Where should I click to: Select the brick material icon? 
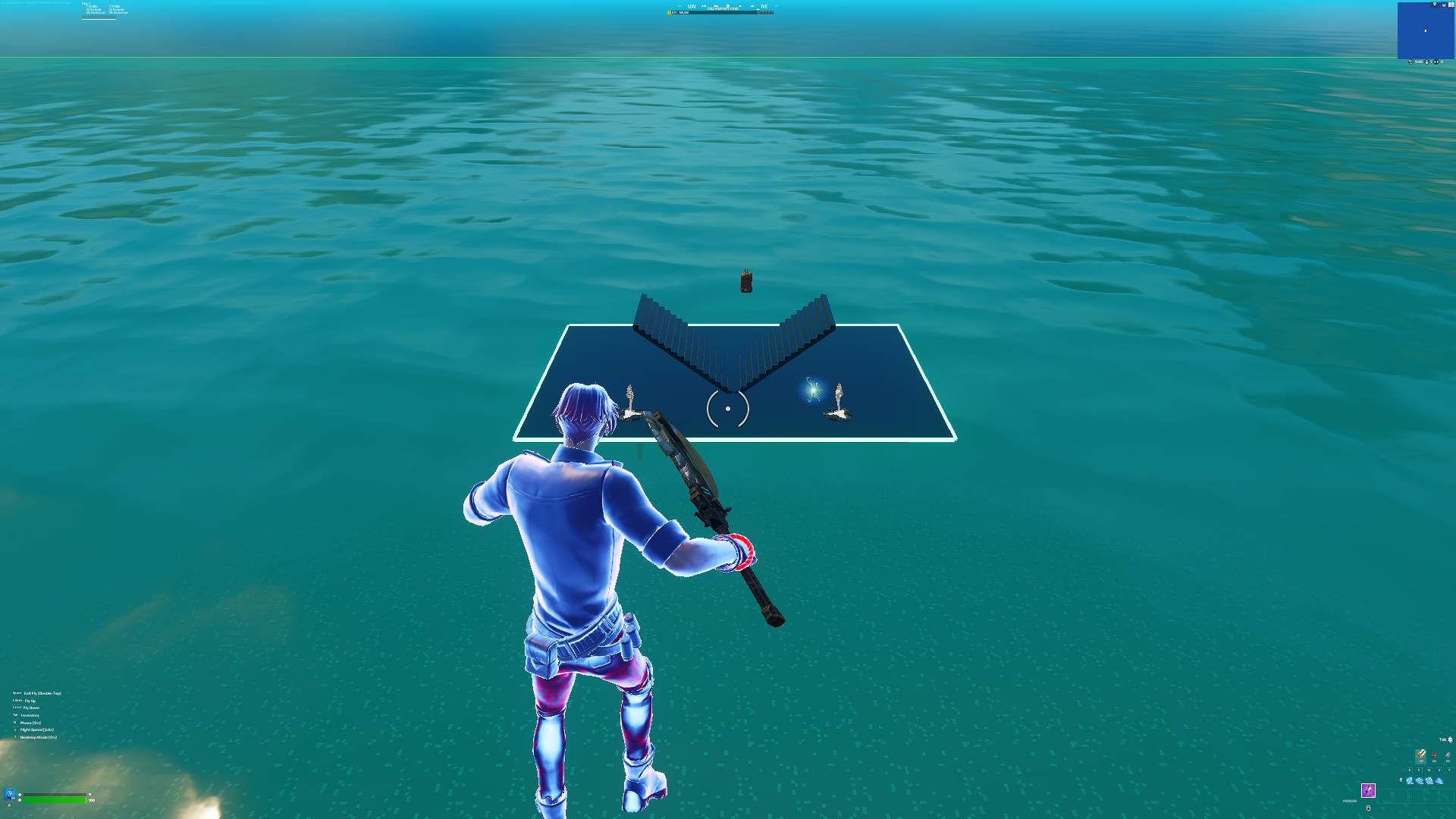(x=1435, y=757)
